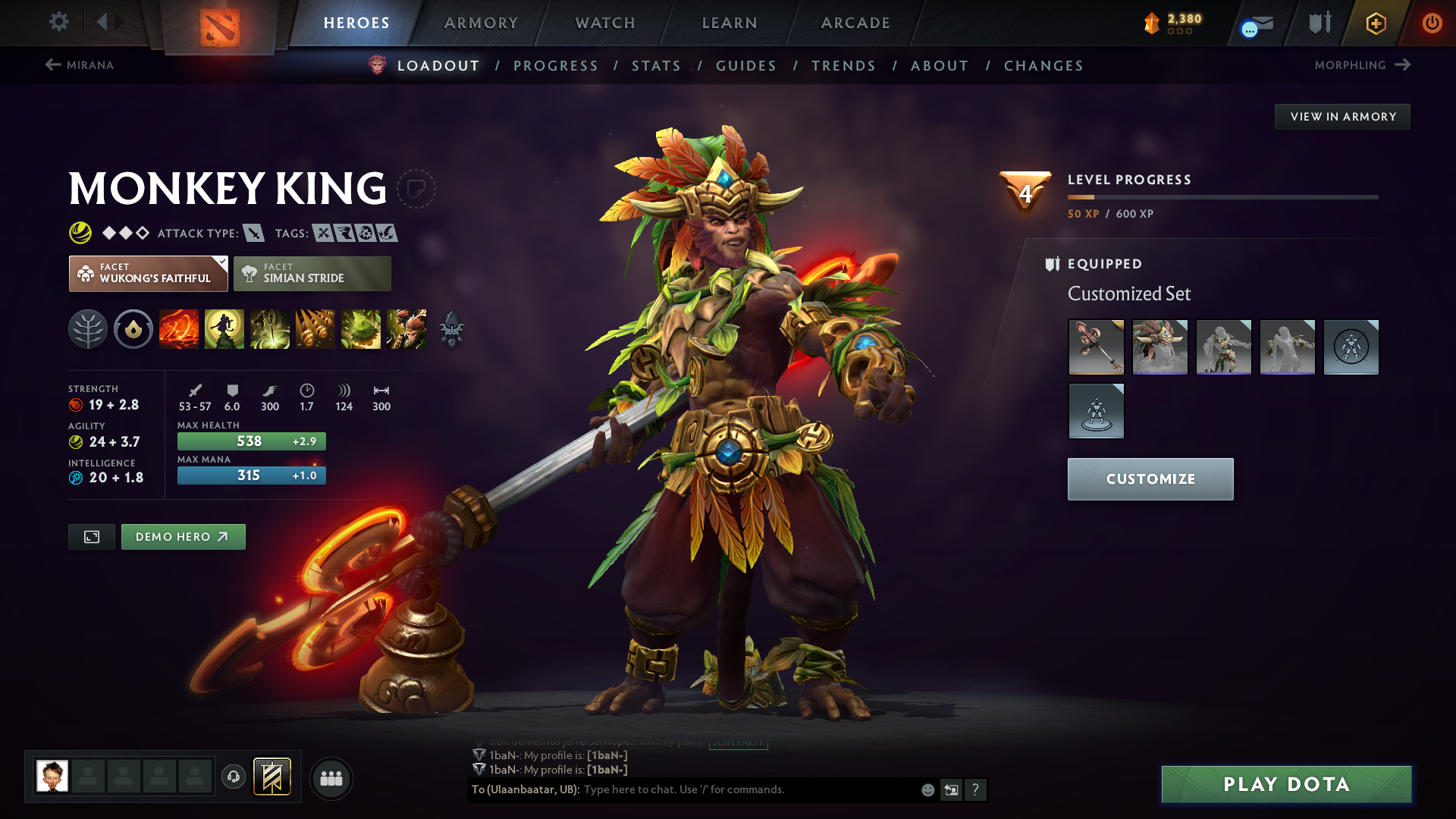The image size is (1456, 819).
Task: Open the Dota Plus hexagon icon
Action: tap(1375, 23)
